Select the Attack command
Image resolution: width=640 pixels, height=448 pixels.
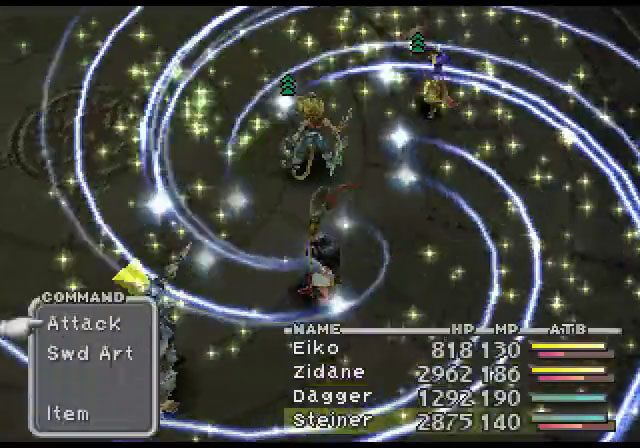point(84,323)
